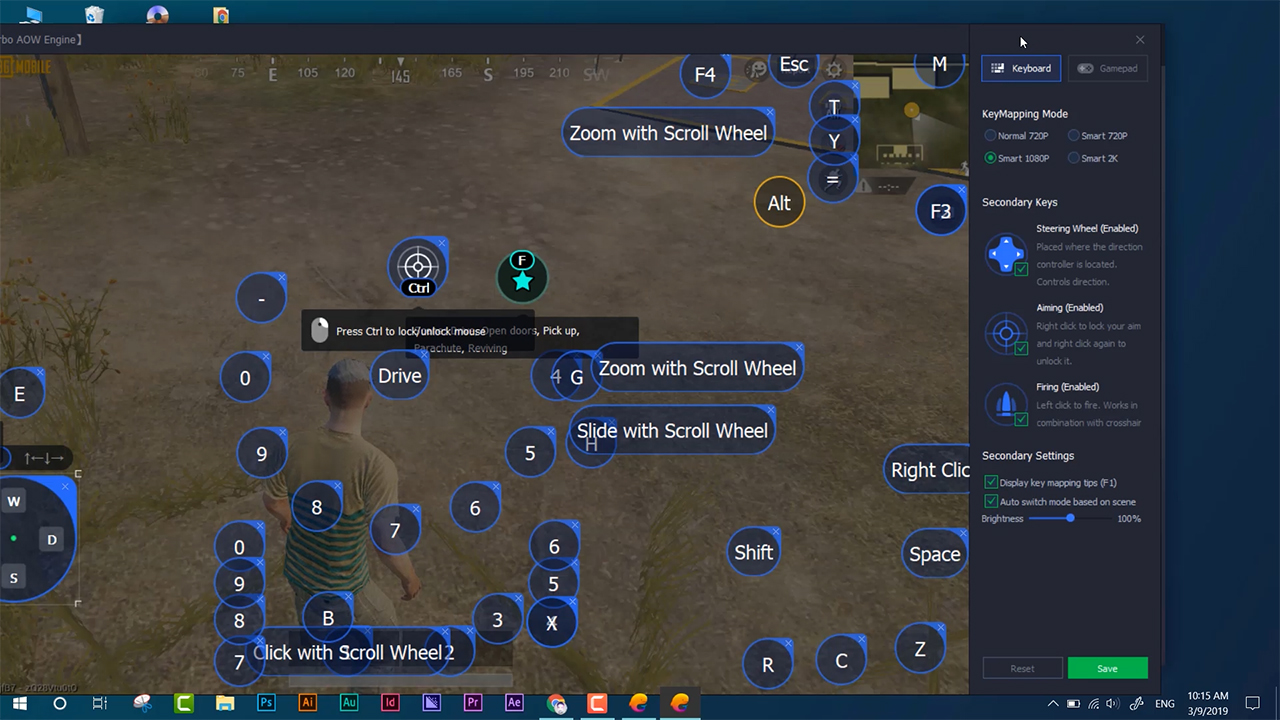Open the Gamepad tab
1280x720 pixels.
1108,69
